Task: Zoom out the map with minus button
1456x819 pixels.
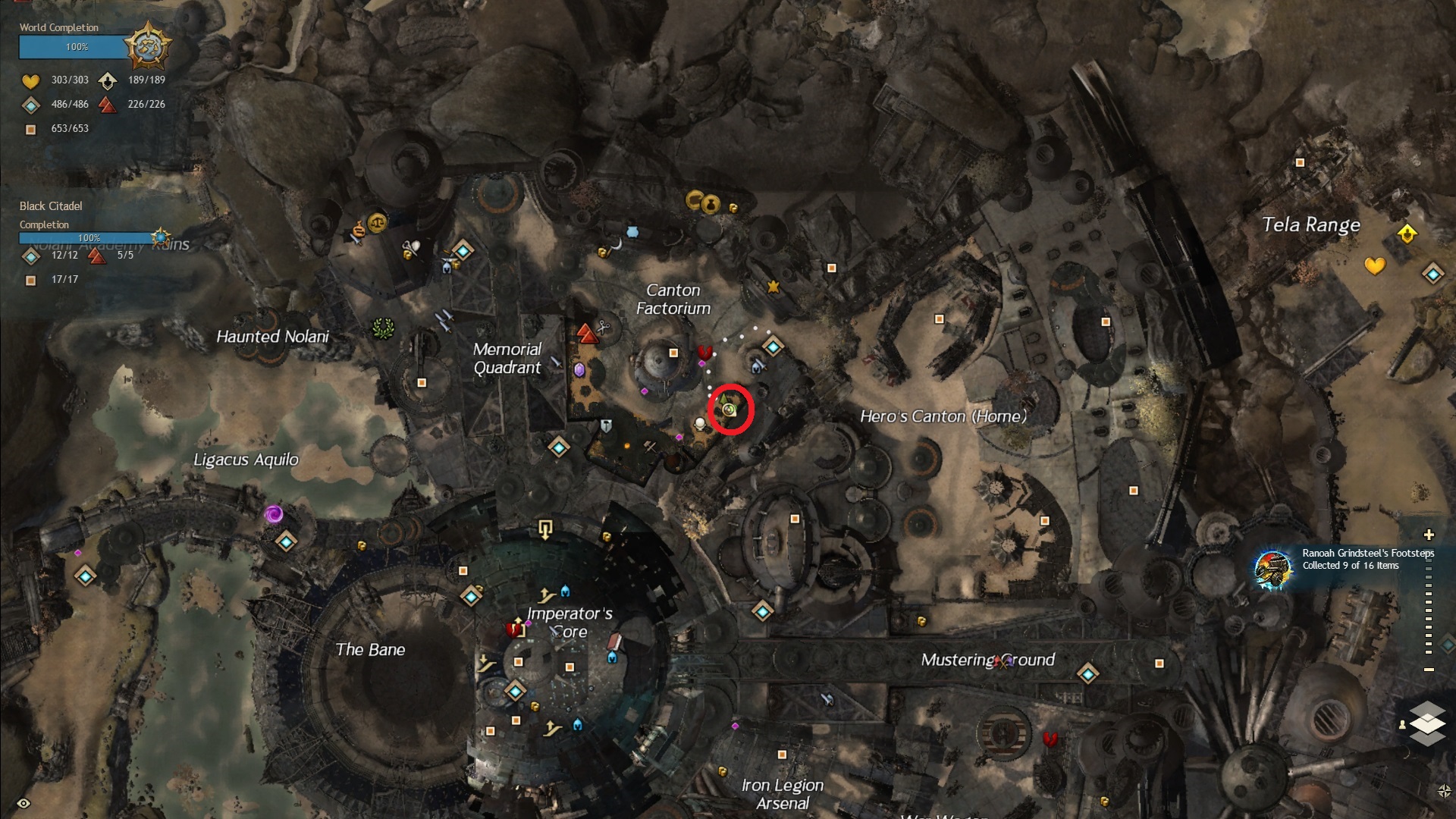Action: tap(1429, 670)
